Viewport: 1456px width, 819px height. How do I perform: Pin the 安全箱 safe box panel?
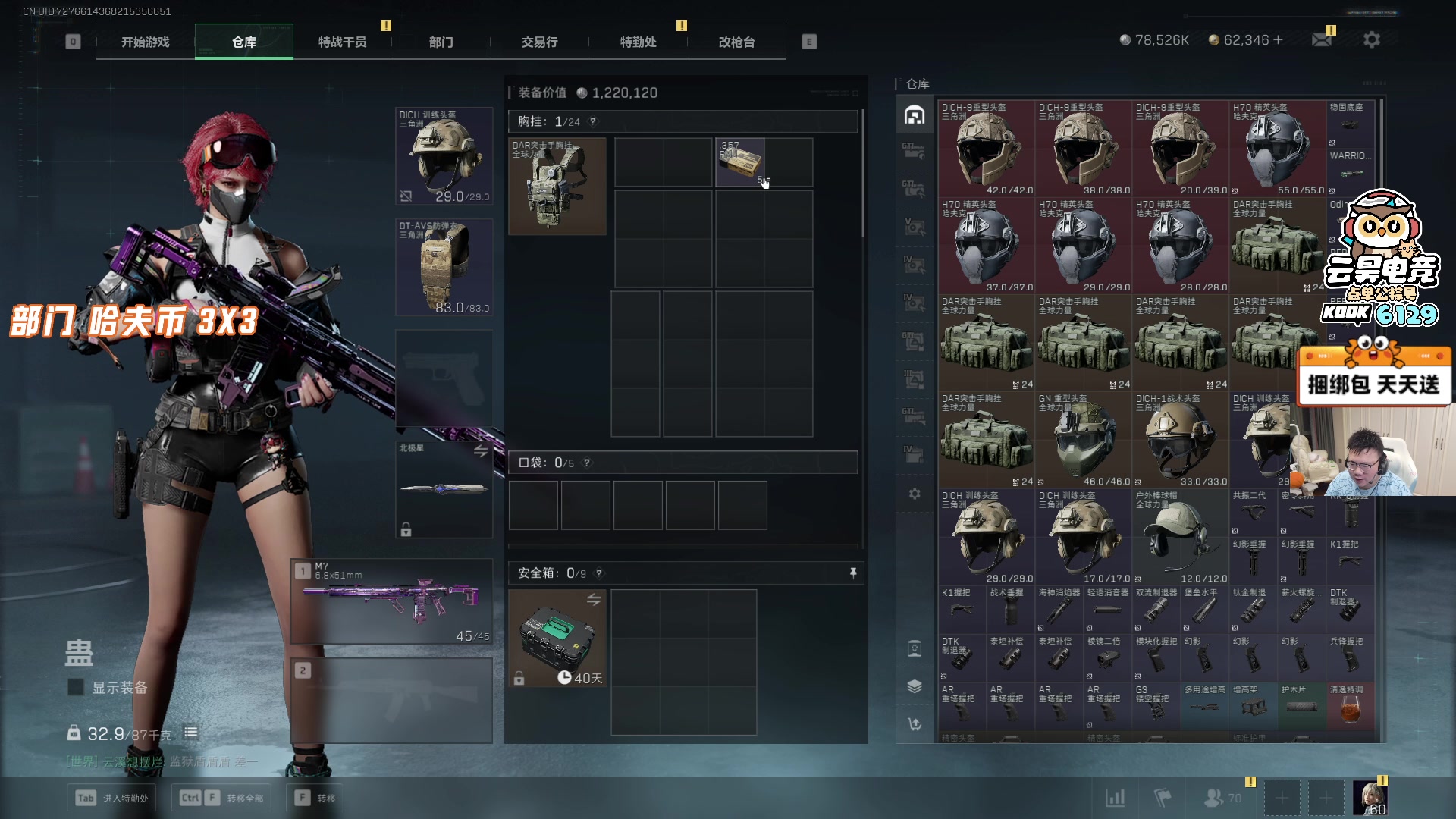(853, 573)
